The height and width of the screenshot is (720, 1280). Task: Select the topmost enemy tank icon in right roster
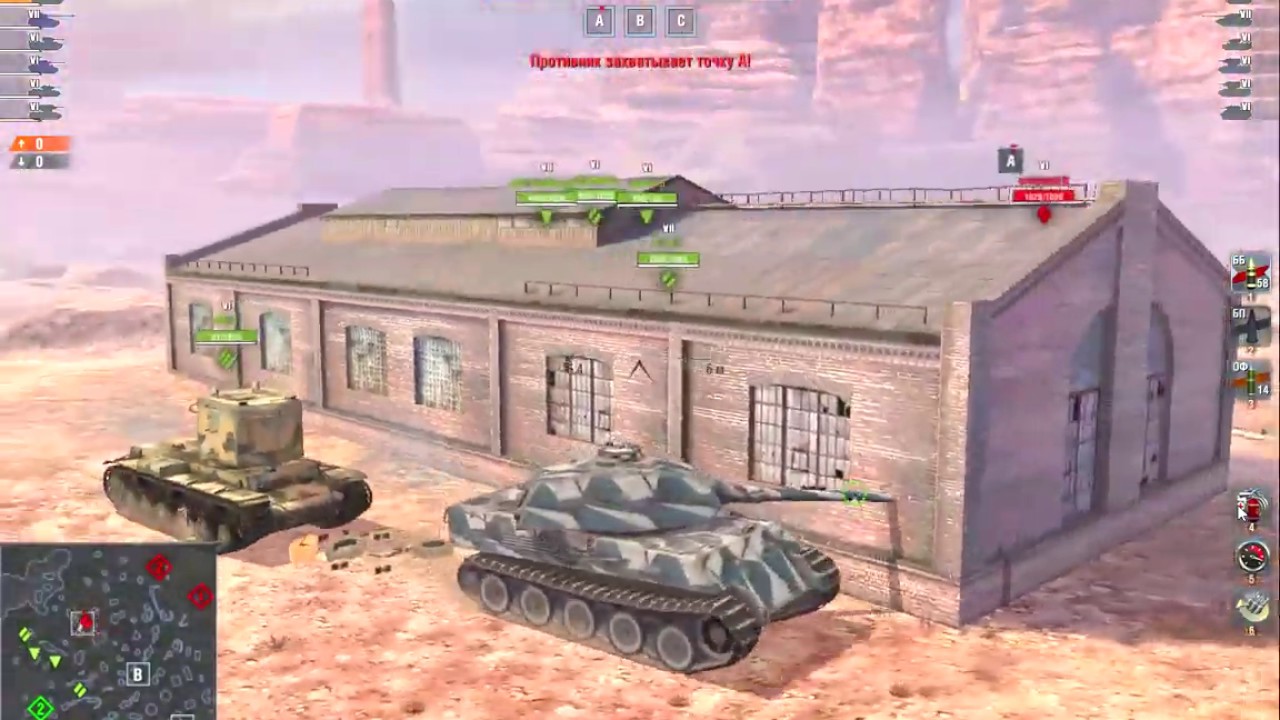click(x=1240, y=15)
